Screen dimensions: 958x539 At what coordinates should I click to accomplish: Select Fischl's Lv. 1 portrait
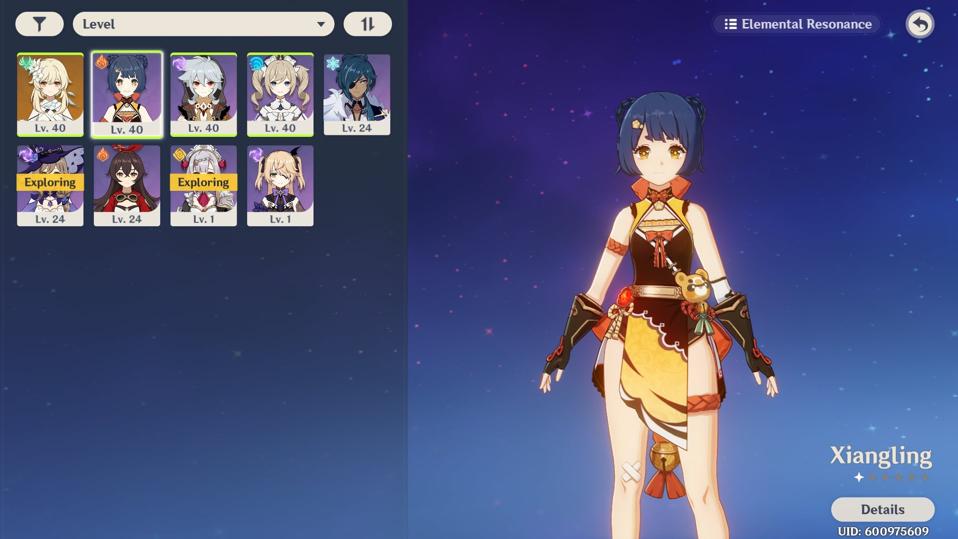280,185
